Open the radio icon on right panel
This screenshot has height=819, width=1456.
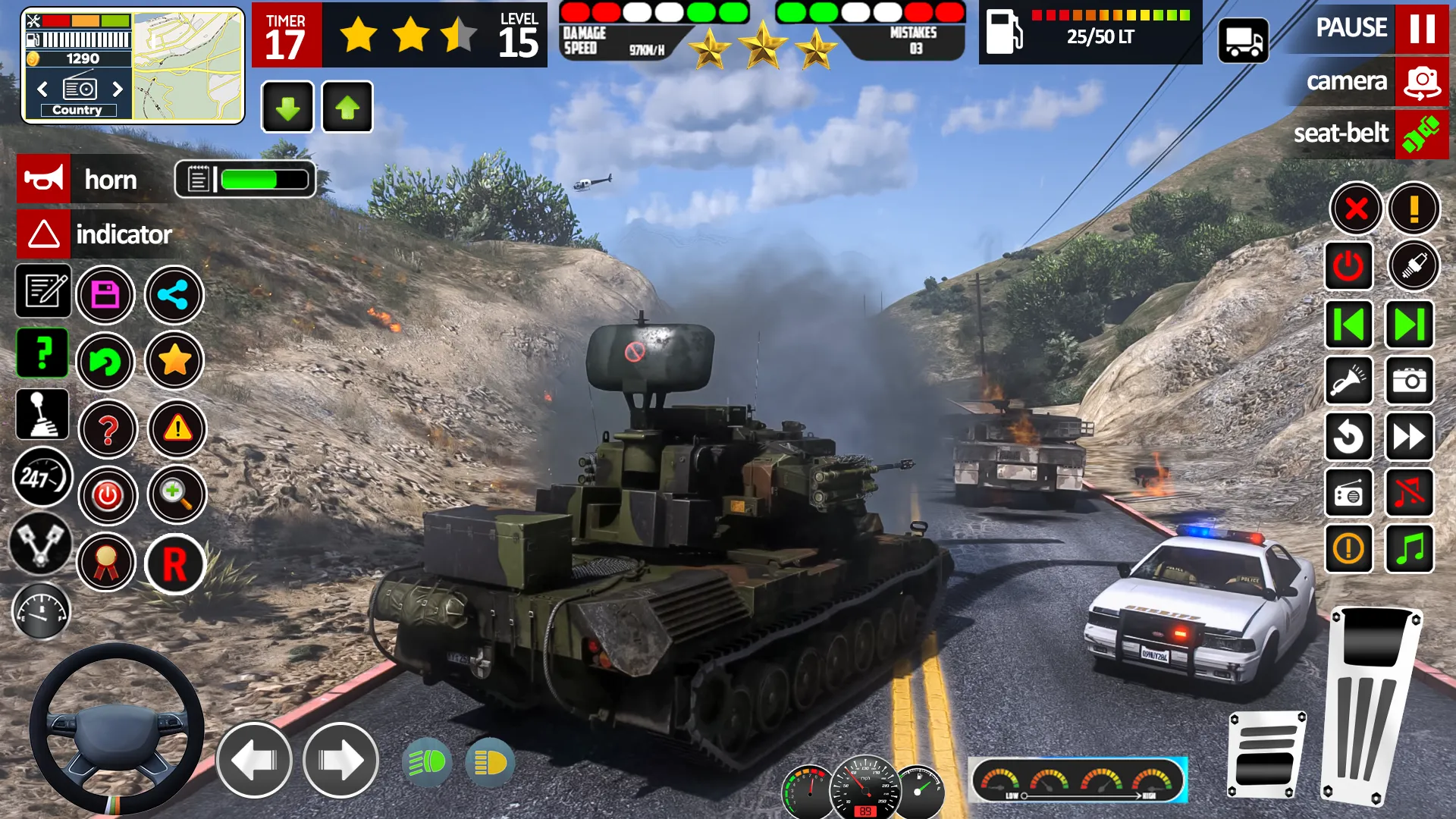point(1350,494)
